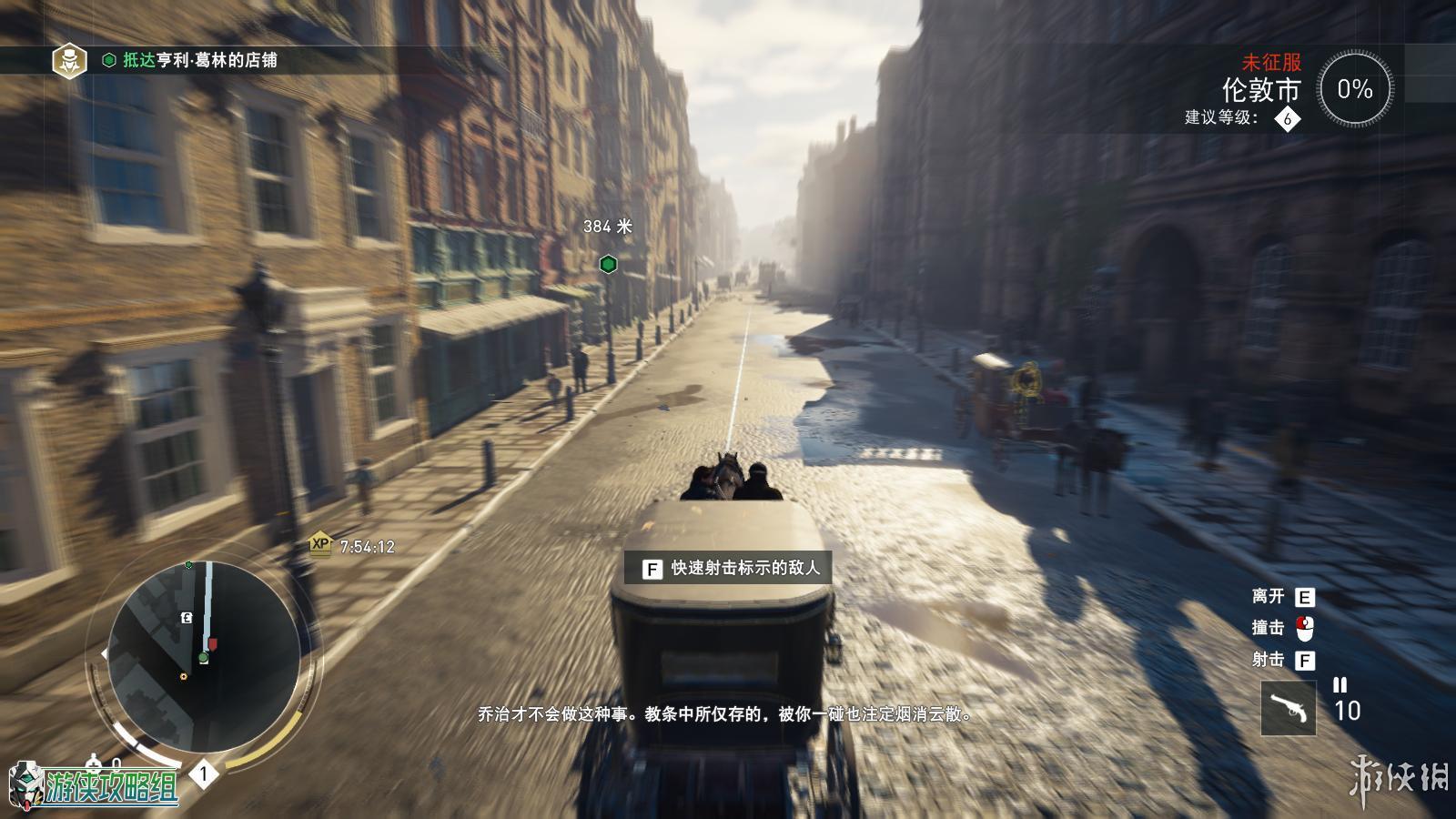Click the XP boost timer icon

click(x=320, y=544)
